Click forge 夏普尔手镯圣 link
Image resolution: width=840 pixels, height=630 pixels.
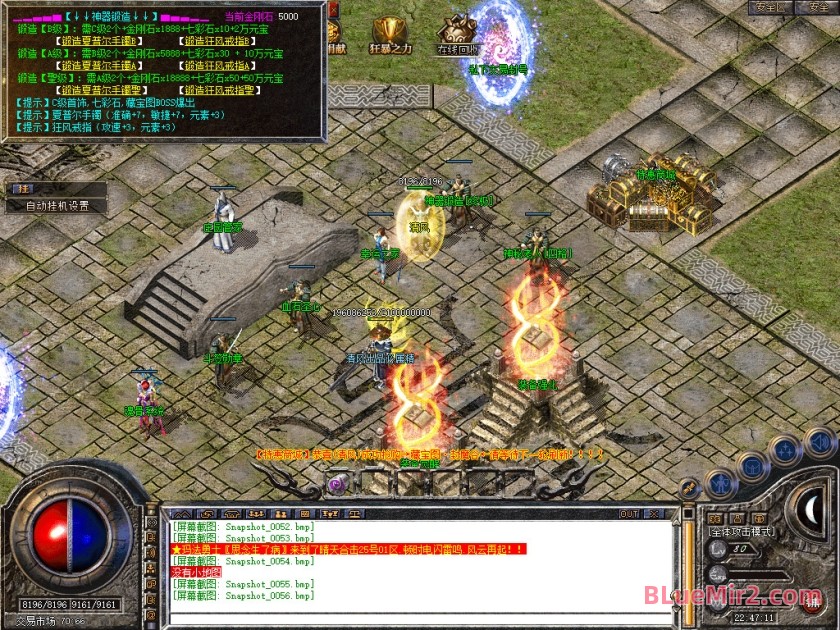pos(102,89)
